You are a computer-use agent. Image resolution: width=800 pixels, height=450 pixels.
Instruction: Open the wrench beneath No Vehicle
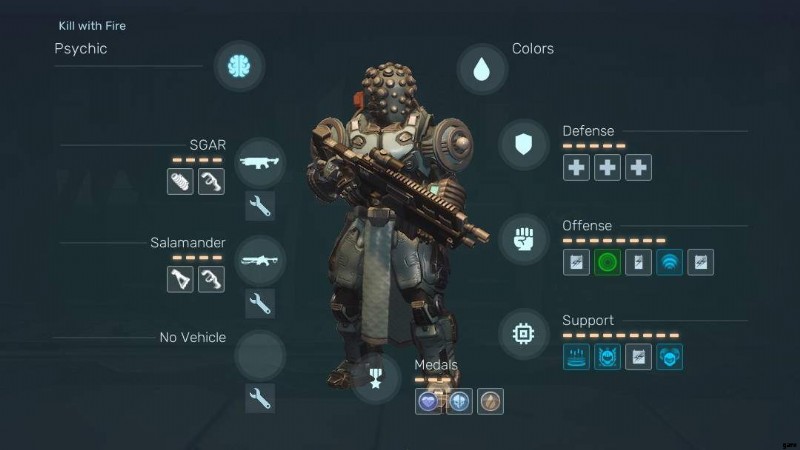260,398
